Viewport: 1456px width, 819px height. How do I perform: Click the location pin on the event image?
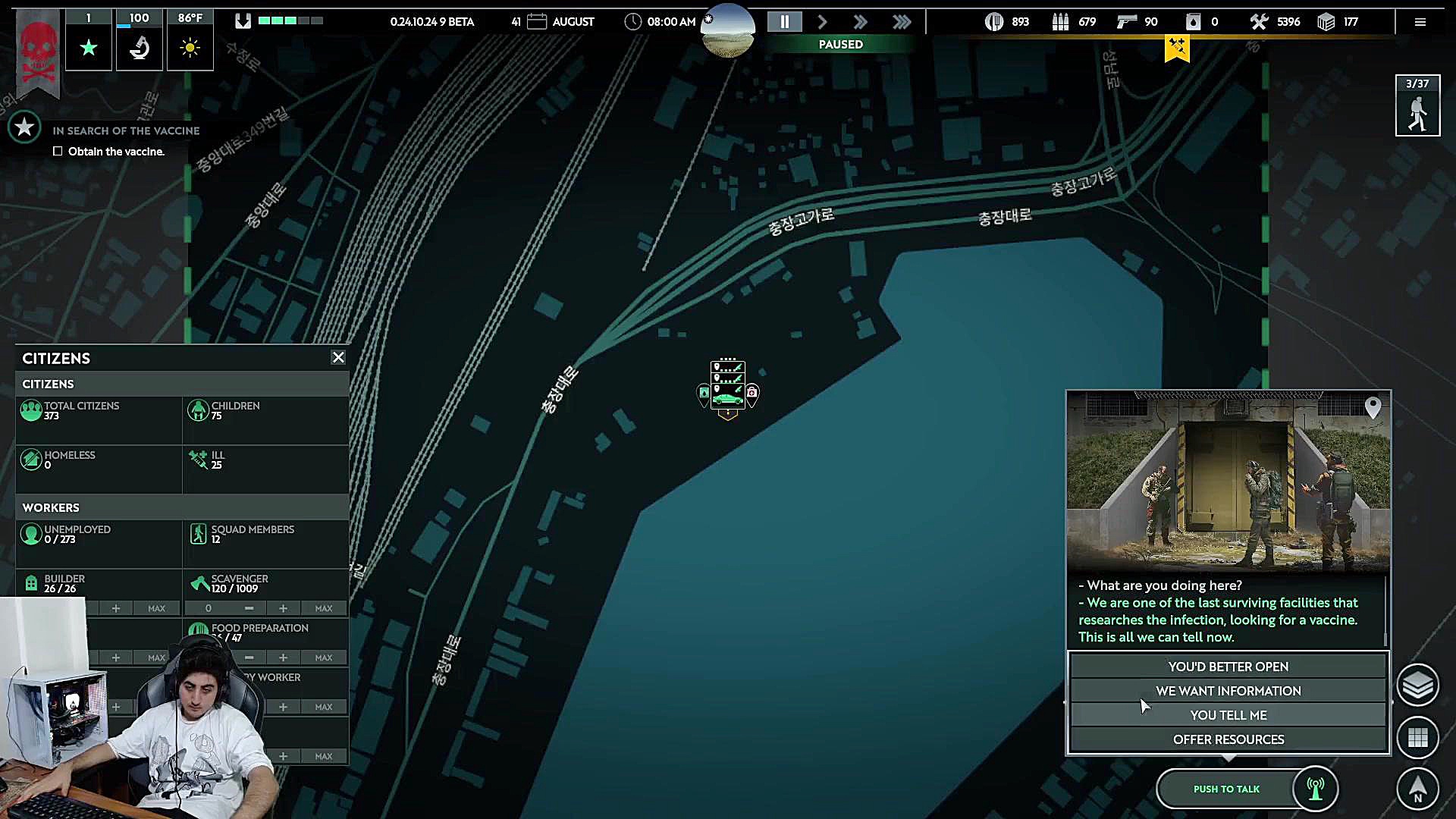pos(1373,408)
